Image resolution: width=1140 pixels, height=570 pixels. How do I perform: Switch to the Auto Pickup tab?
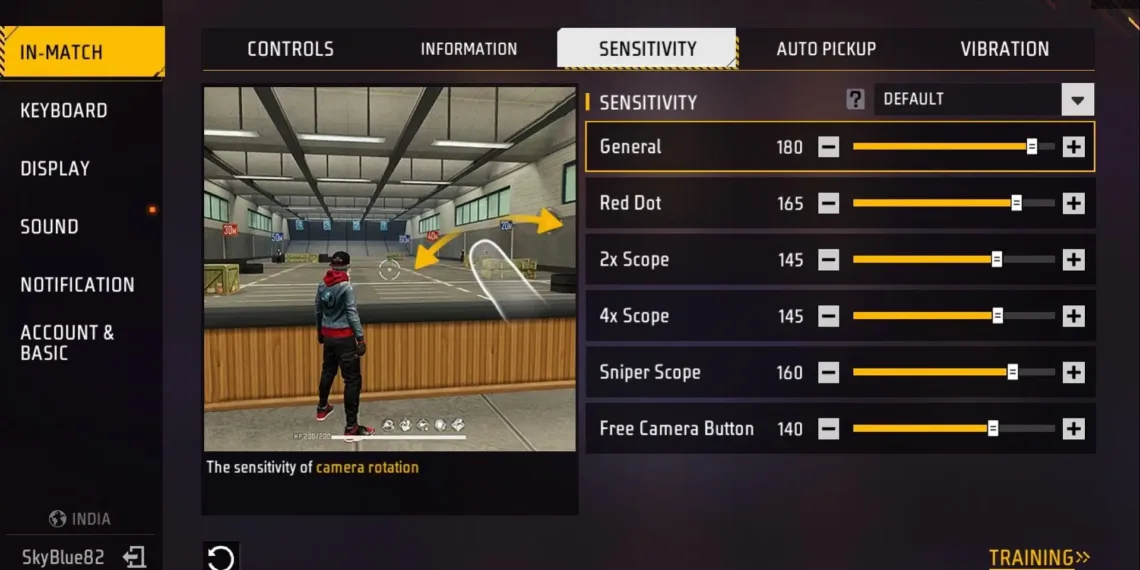pyautogui.click(x=826, y=48)
